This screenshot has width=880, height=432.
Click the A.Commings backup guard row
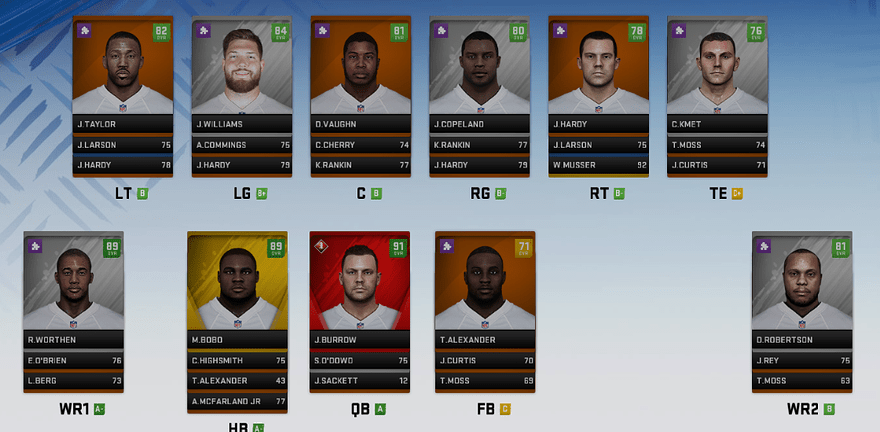pos(241,145)
